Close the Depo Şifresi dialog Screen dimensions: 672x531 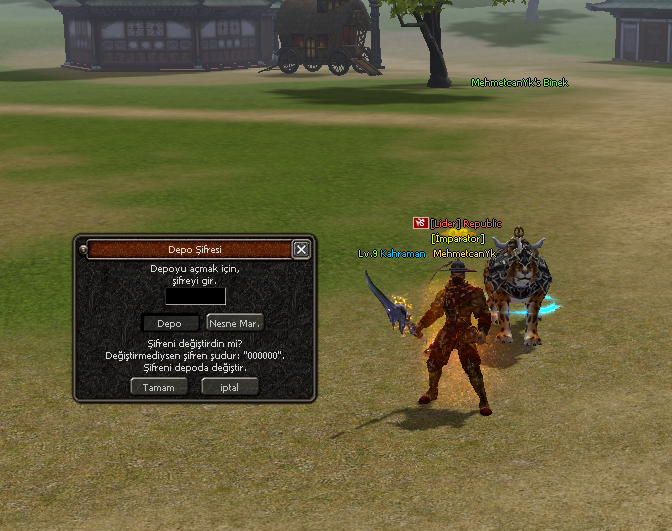tap(300, 249)
